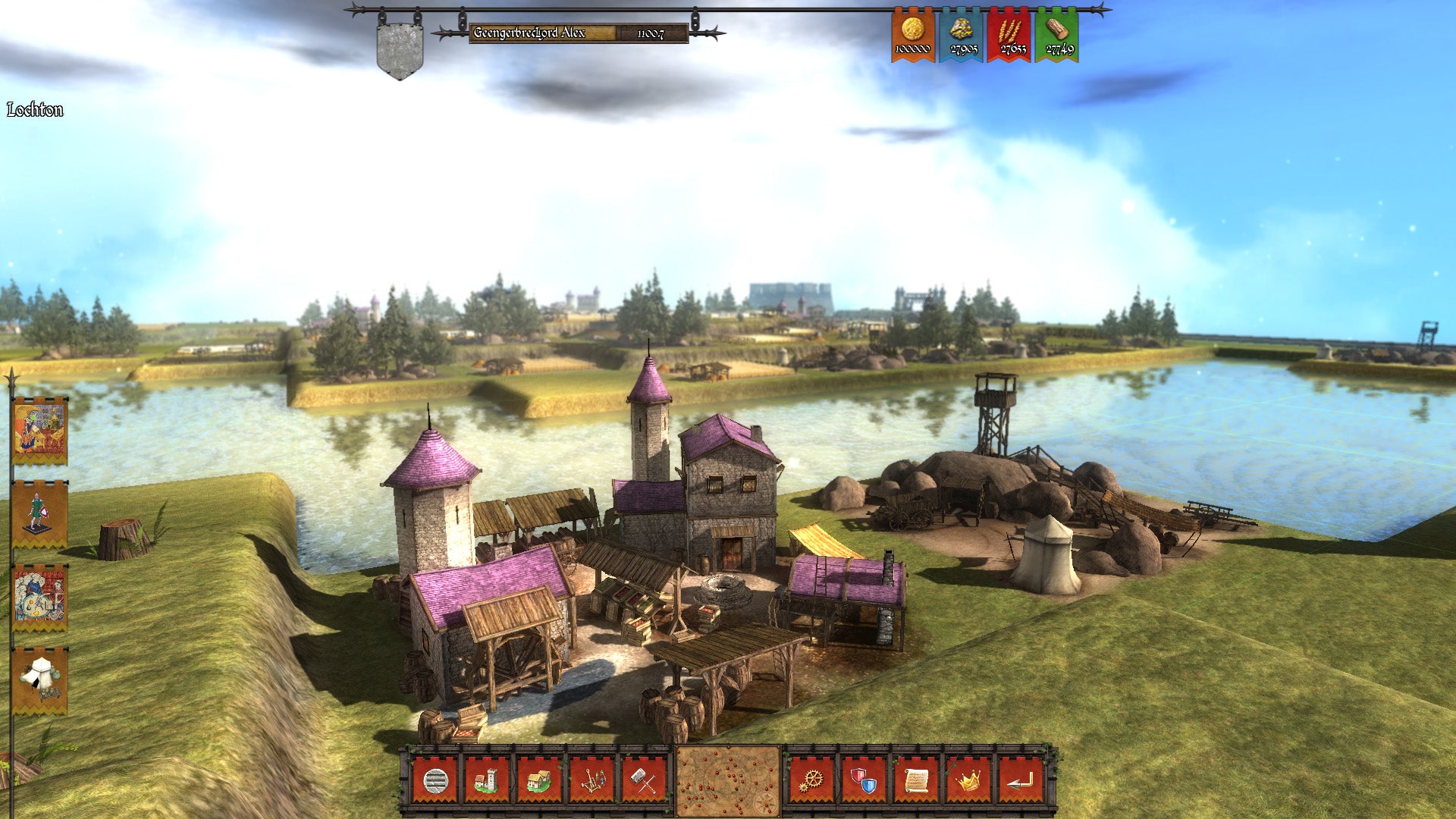Choose the catapult siege weapons icon
The width and height of the screenshot is (1456, 819).
click(x=591, y=780)
